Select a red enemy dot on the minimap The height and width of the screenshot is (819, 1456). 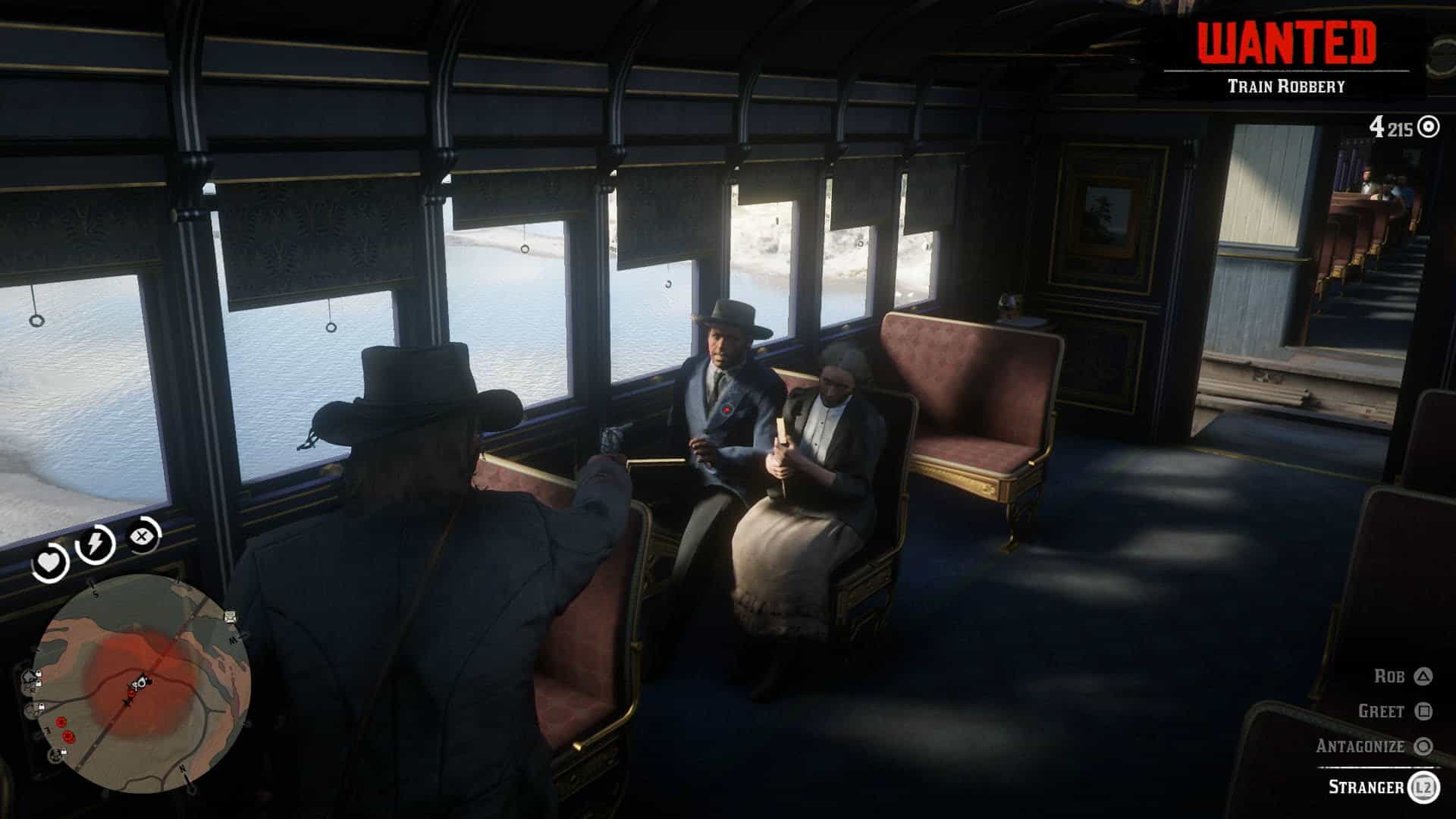(61, 723)
